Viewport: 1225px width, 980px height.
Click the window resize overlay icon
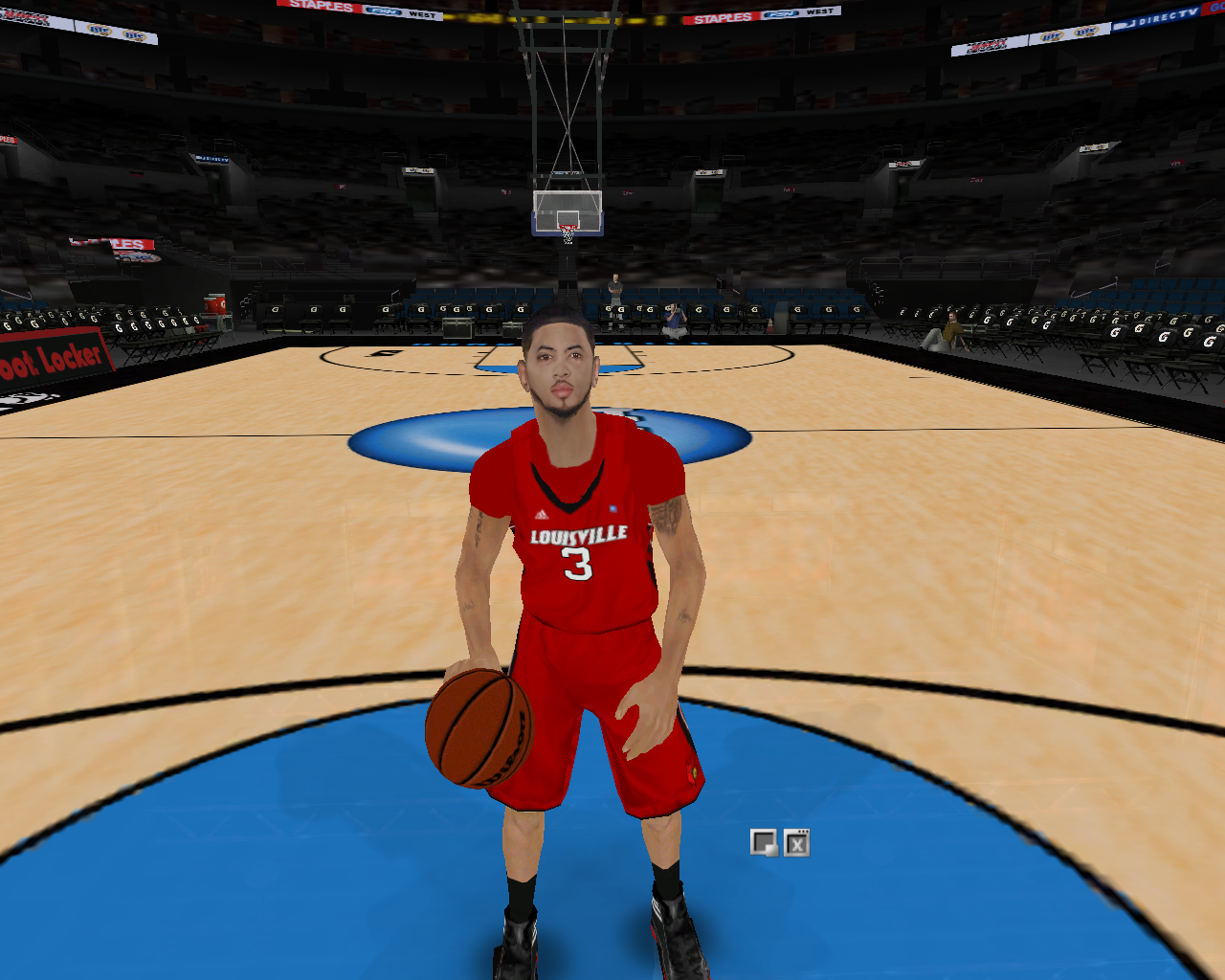click(764, 842)
